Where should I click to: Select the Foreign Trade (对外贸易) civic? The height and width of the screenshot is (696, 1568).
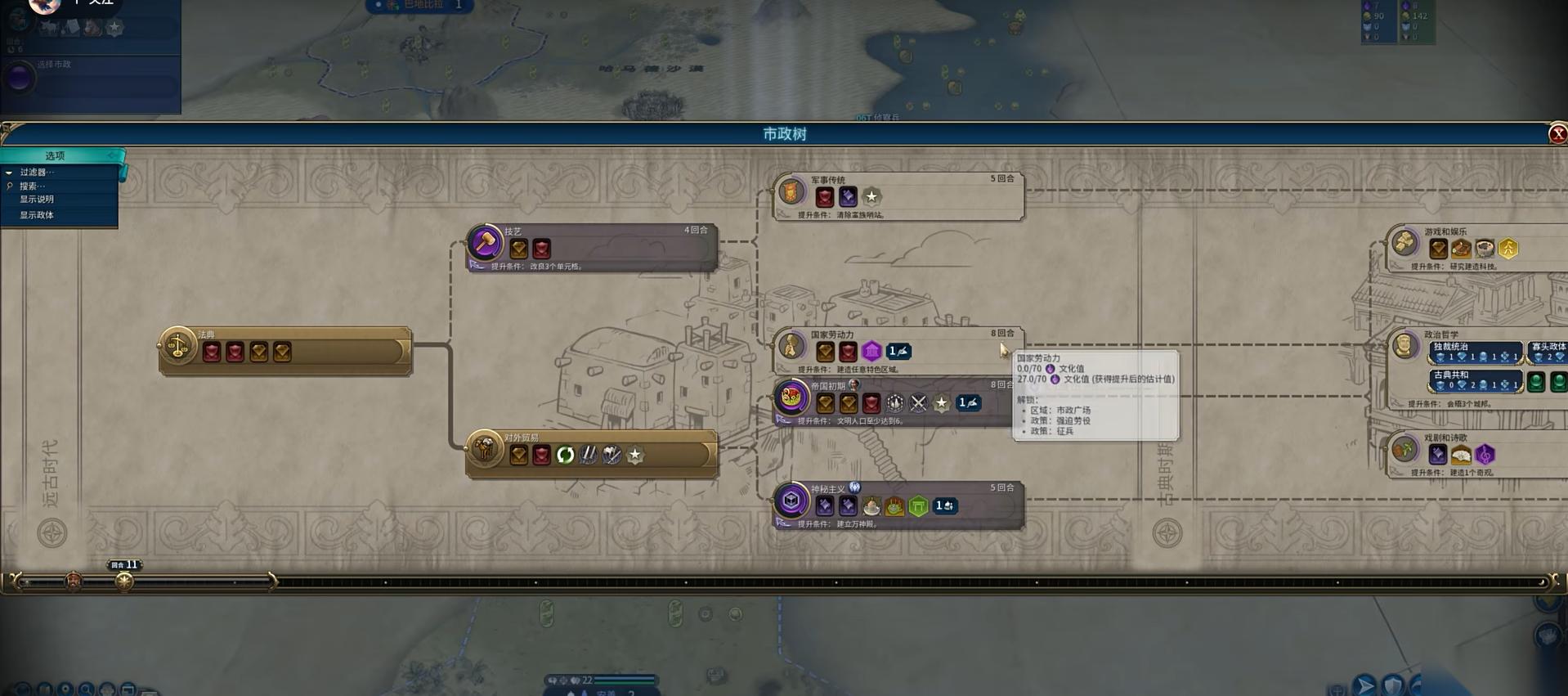[x=591, y=454]
